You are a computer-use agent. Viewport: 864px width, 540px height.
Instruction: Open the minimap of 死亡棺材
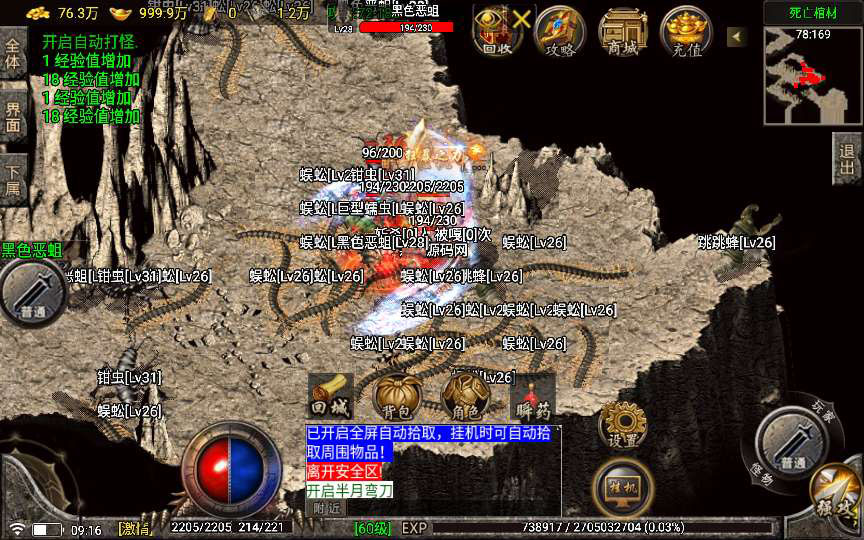click(x=812, y=76)
